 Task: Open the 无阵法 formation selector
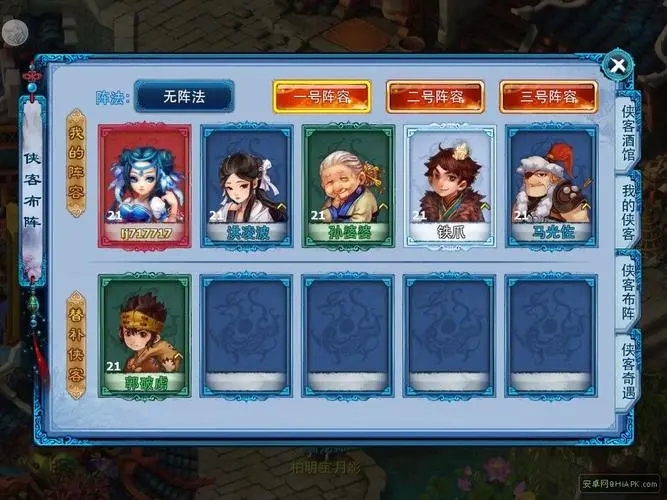pos(184,96)
